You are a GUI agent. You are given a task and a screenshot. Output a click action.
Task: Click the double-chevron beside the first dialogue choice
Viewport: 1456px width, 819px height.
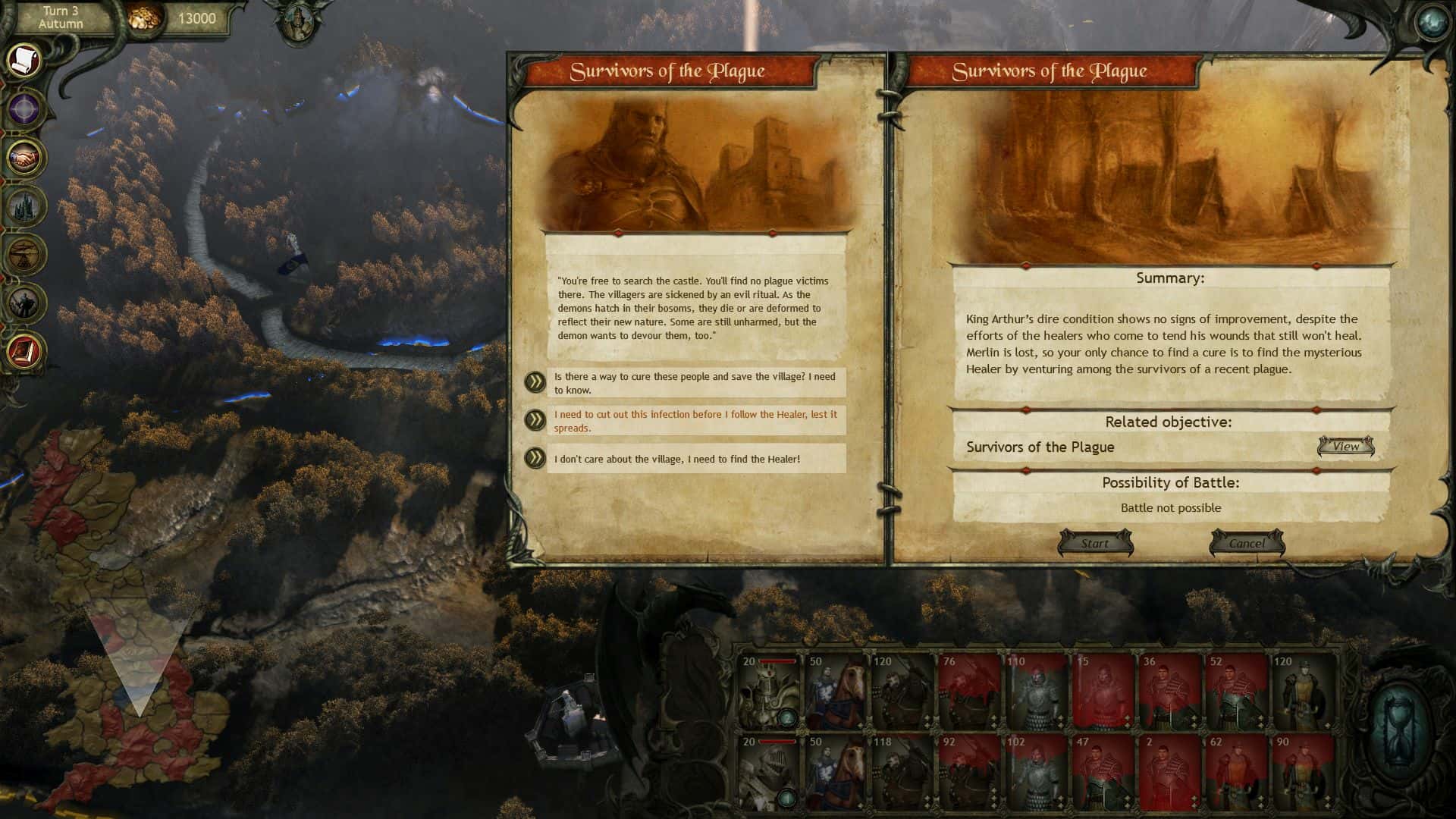tap(535, 384)
